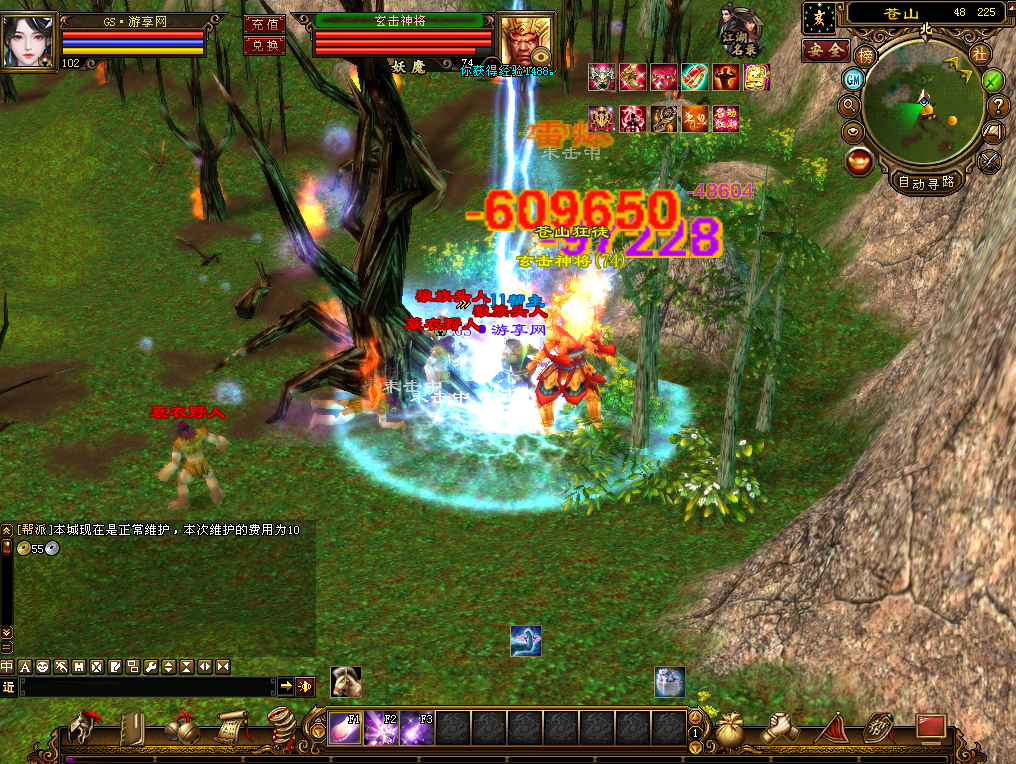Open the helmet character menu icon

coord(89,729)
